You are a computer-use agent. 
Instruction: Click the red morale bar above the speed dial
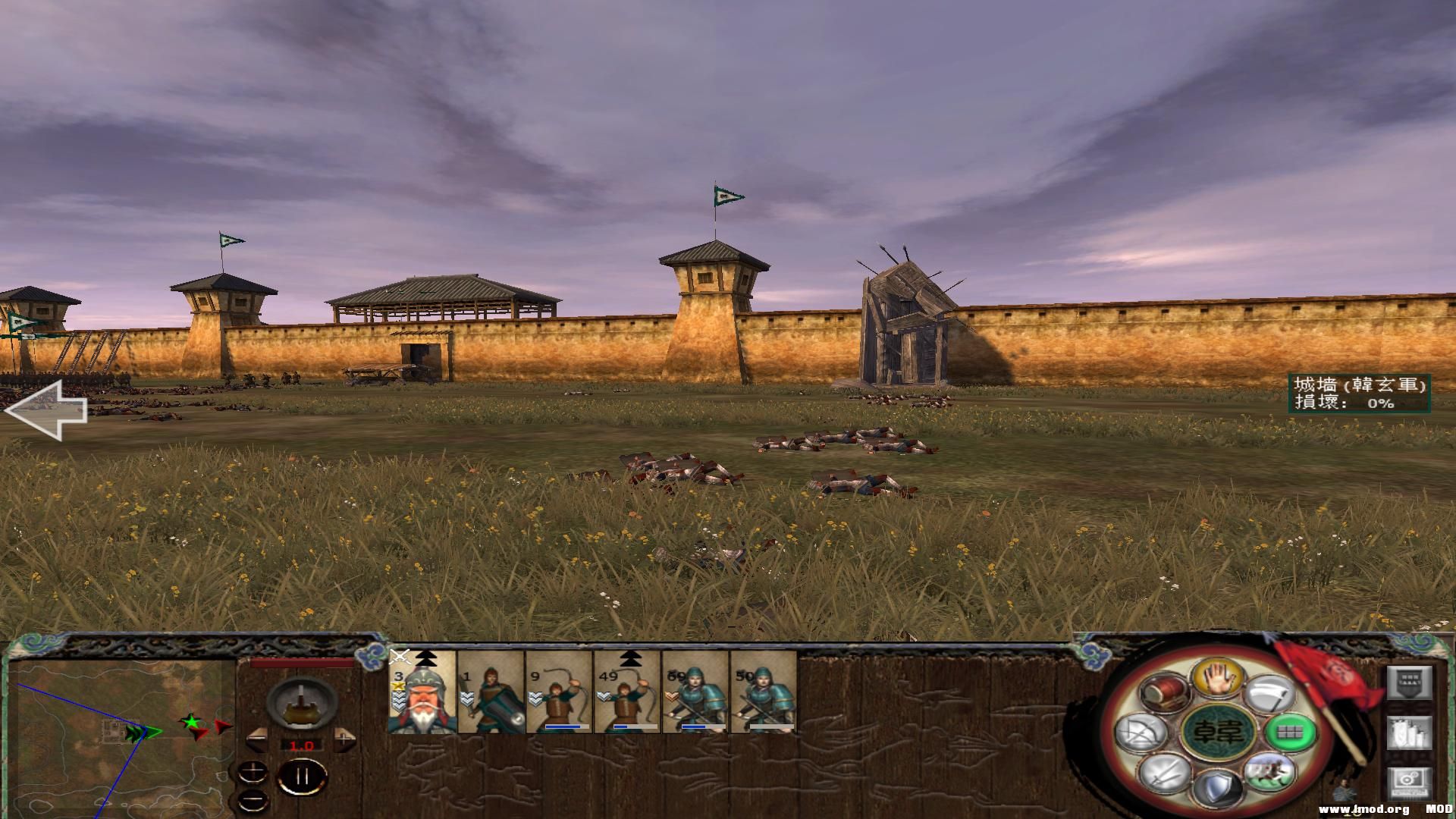(300, 662)
